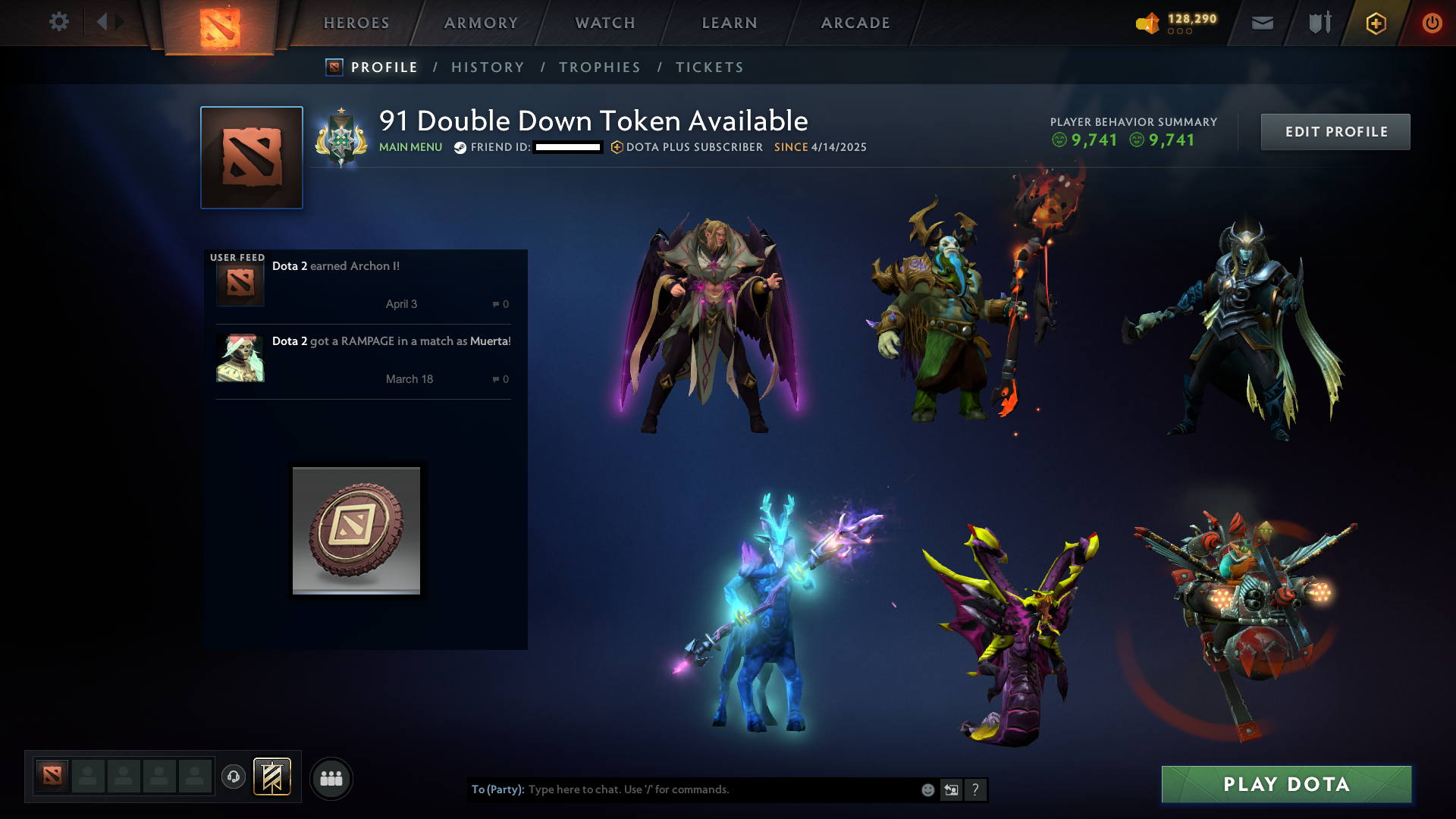
Task: Click the friends list icon near party slots
Action: [x=331, y=778]
